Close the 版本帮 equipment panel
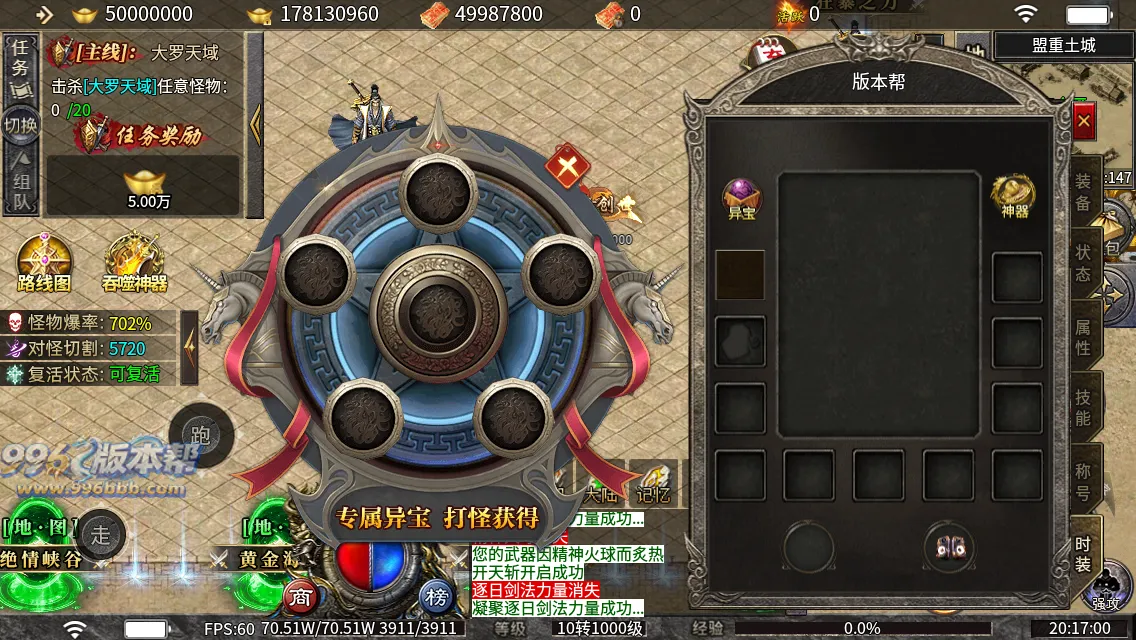 pos(1084,121)
